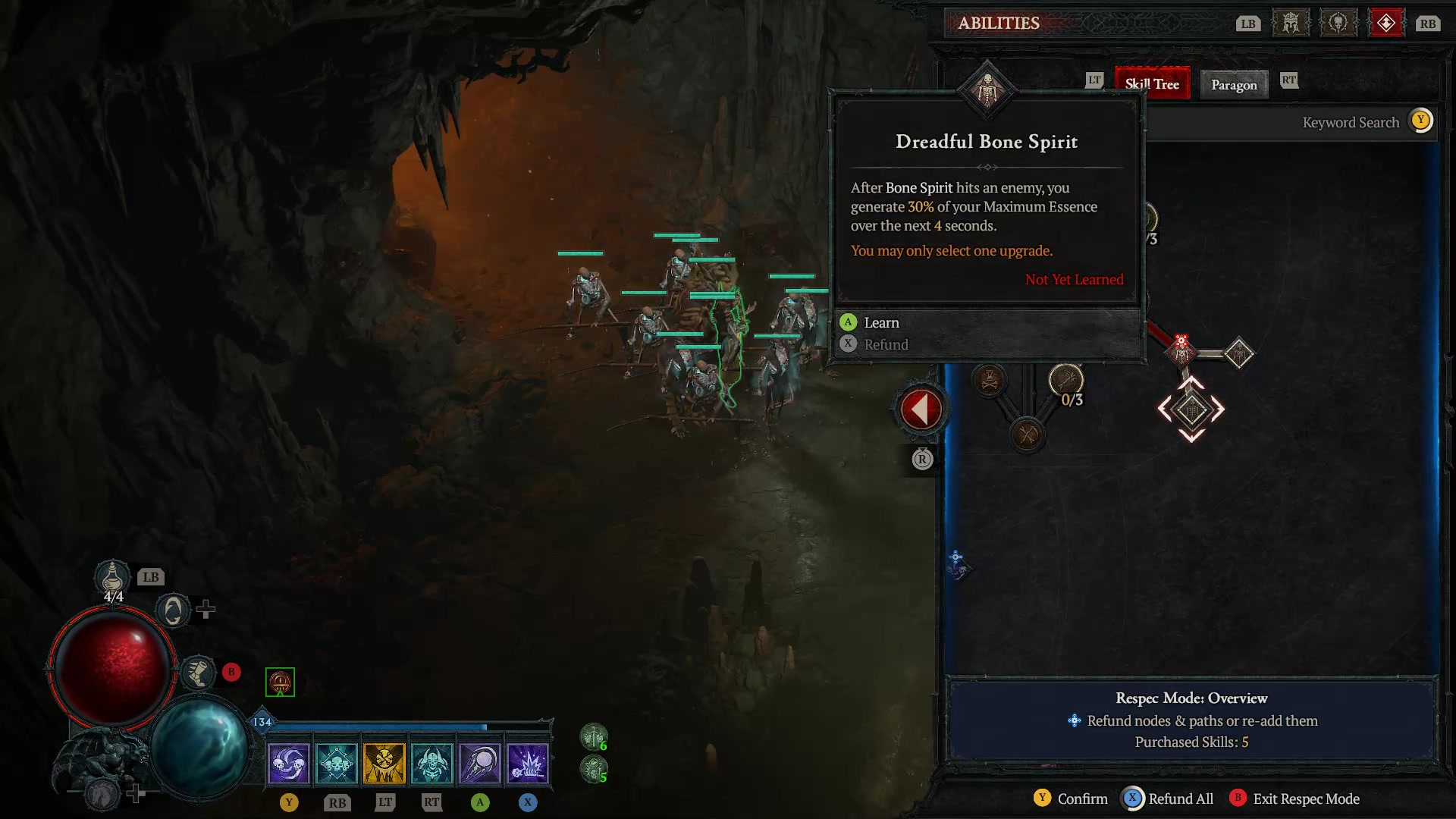Click the bone projectile skill assigned to A
This screenshot has height=819, width=1456.
(x=480, y=762)
